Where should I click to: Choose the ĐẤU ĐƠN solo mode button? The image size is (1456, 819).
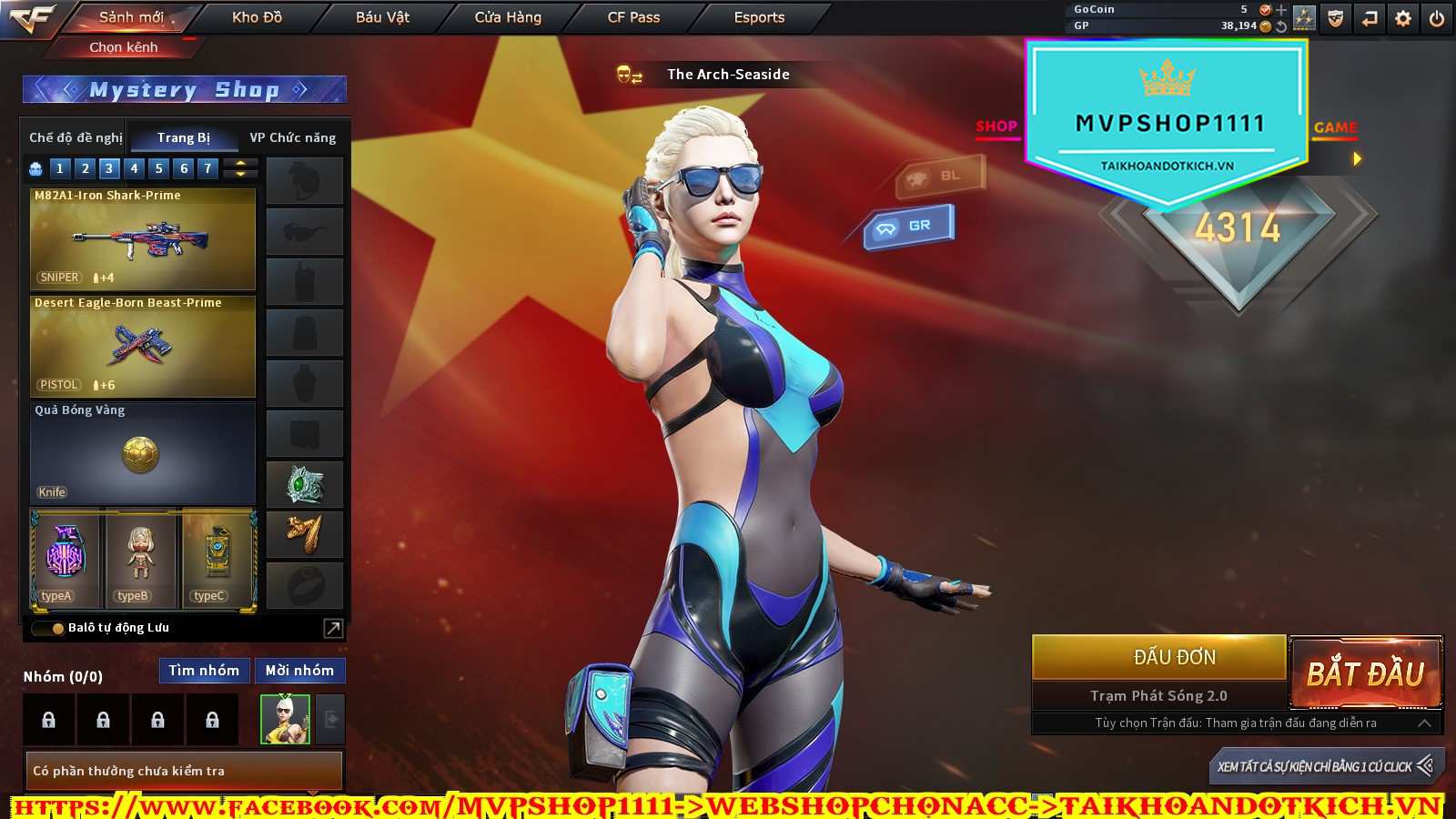(1175, 657)
